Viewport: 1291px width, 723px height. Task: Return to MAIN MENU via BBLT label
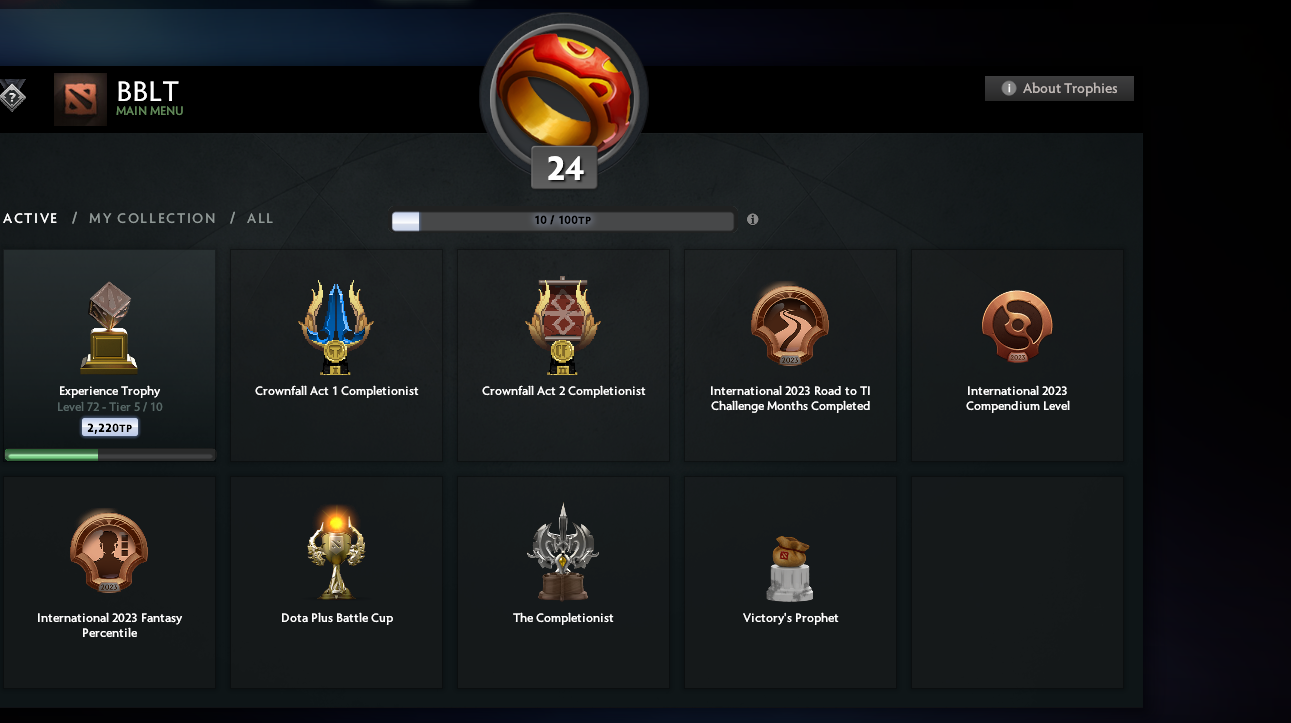(x=148, y=95)
